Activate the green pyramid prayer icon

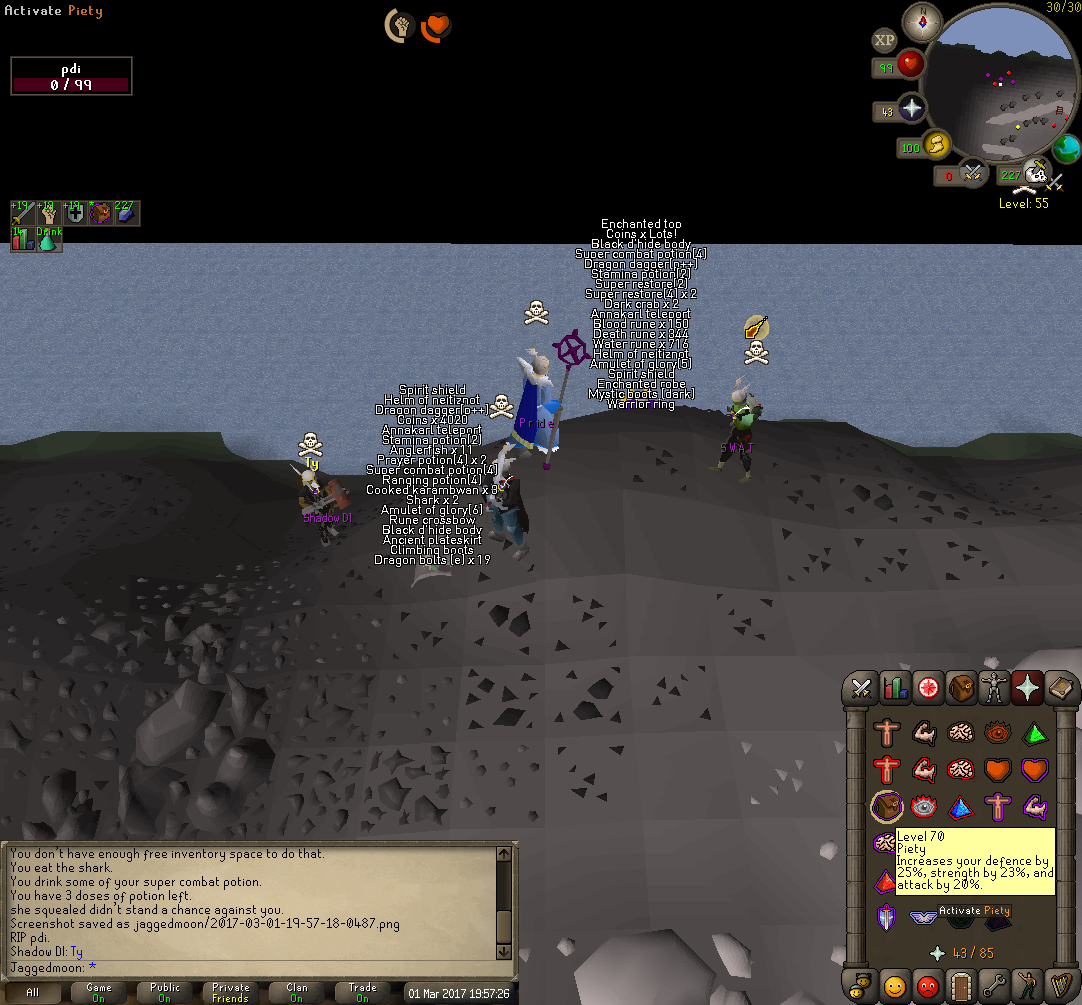1033,733
